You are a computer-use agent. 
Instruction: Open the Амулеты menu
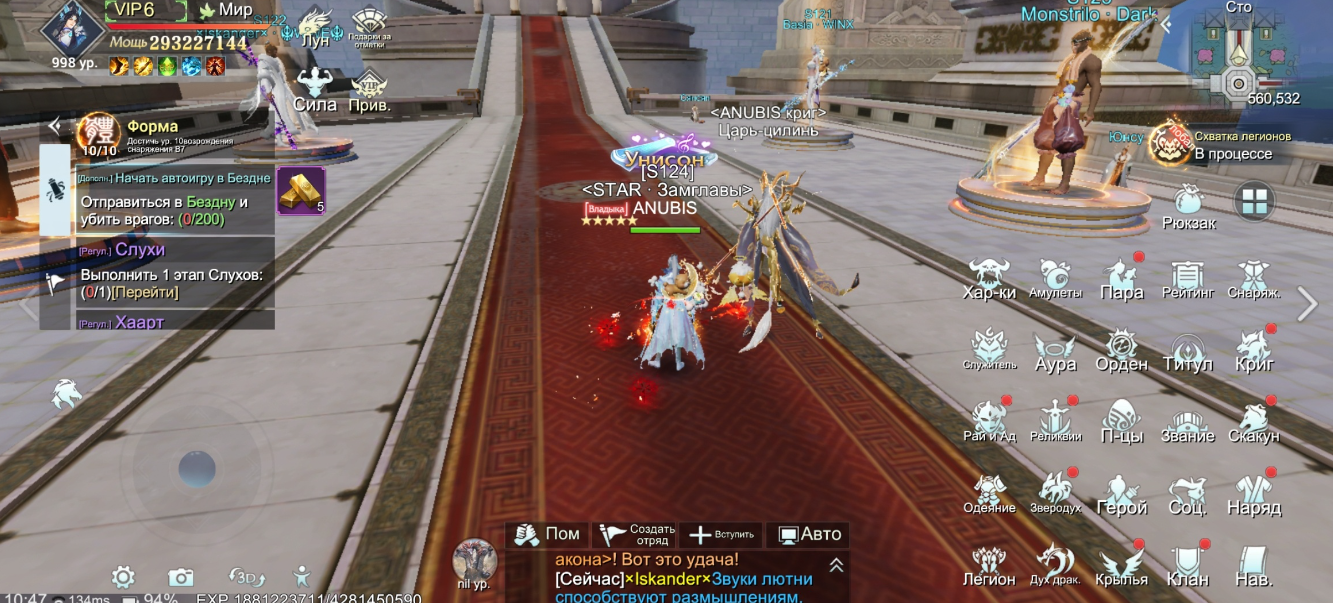tap(1055, 279)
